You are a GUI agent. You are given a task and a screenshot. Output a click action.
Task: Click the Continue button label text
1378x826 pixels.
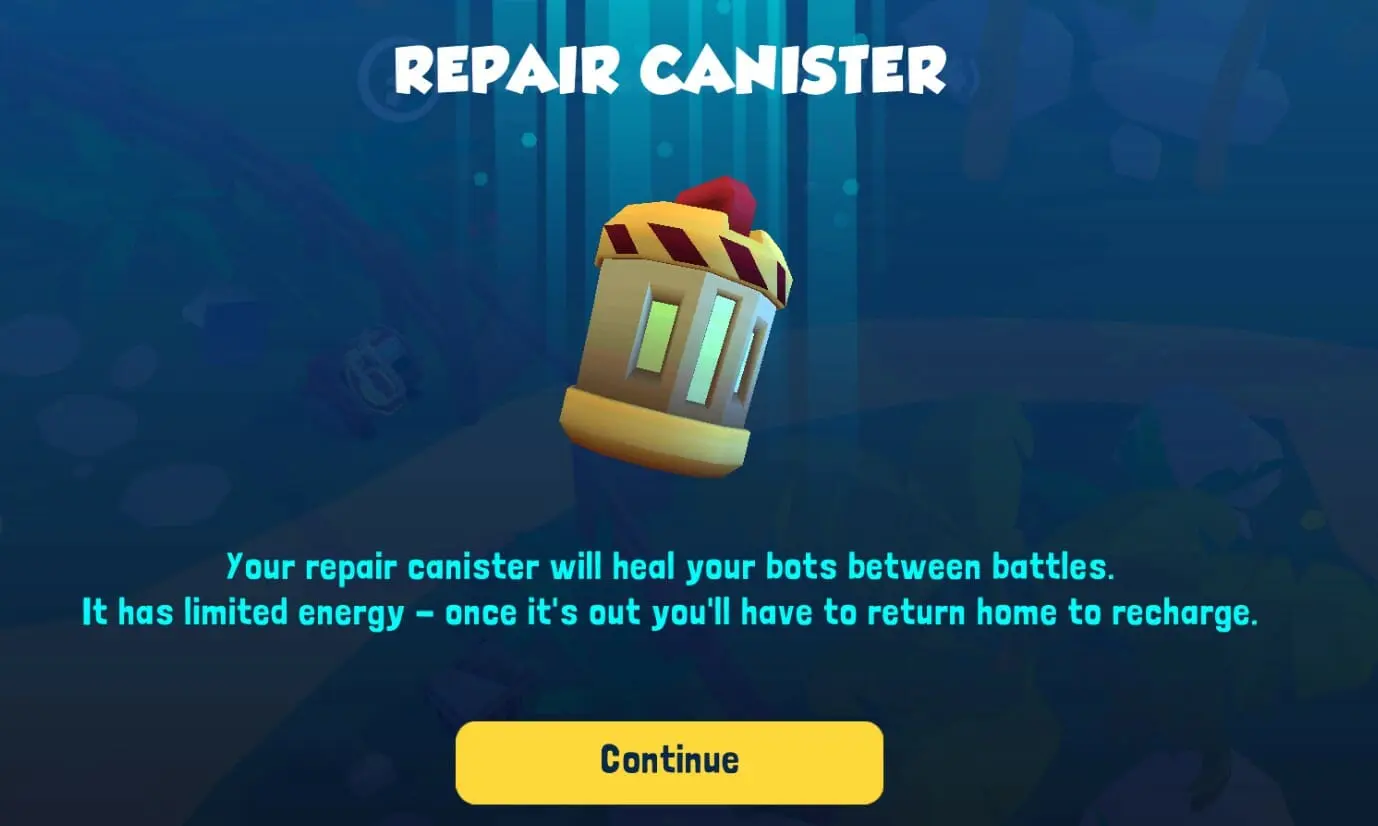tap(668, 761)
